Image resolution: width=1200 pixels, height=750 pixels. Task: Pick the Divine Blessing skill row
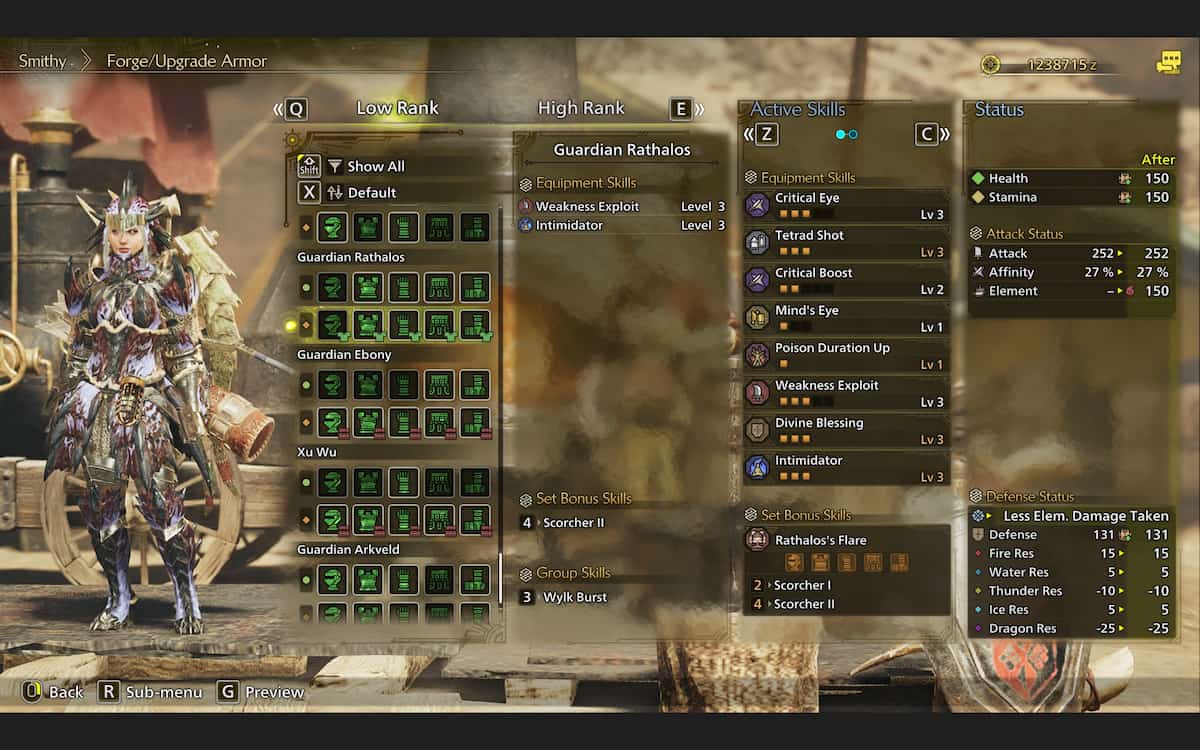click(846, 430)
